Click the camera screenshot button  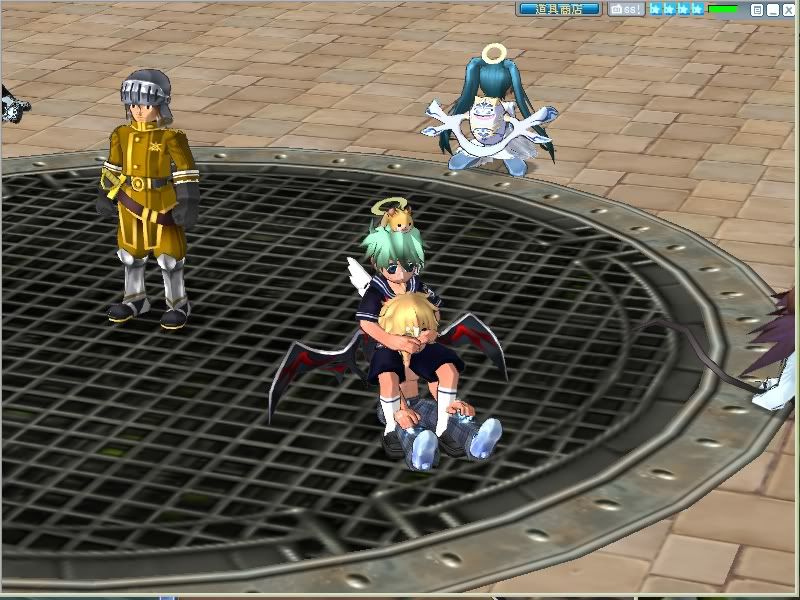[x=627, y=9]
